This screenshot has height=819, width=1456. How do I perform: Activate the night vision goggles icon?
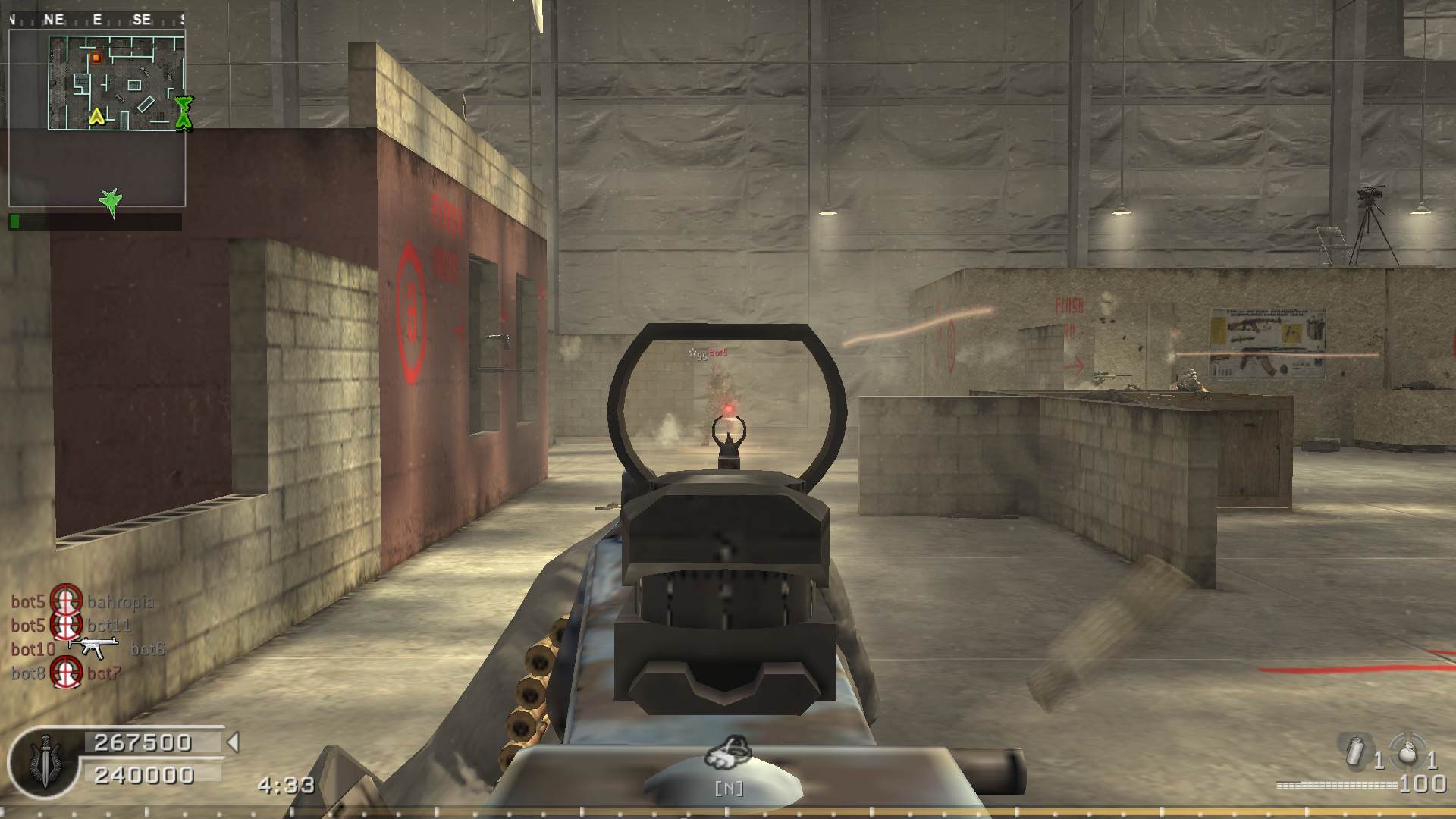tap(727, 752)
